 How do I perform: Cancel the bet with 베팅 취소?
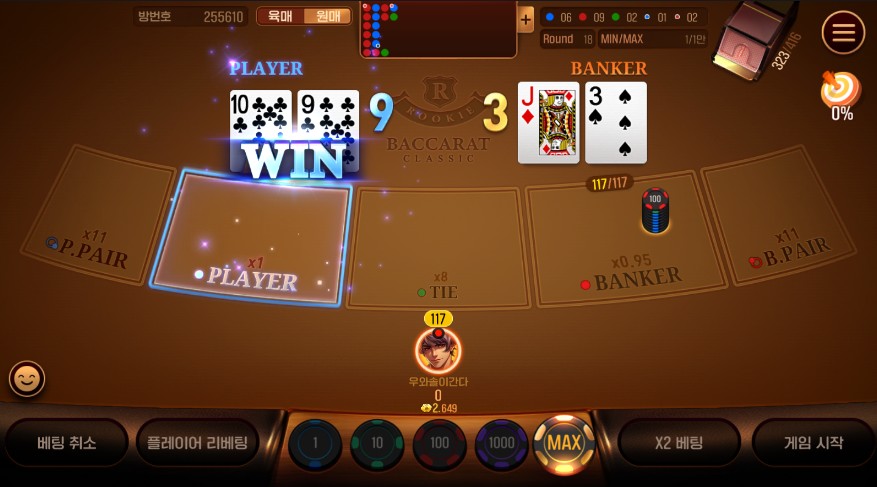(67, 443)
